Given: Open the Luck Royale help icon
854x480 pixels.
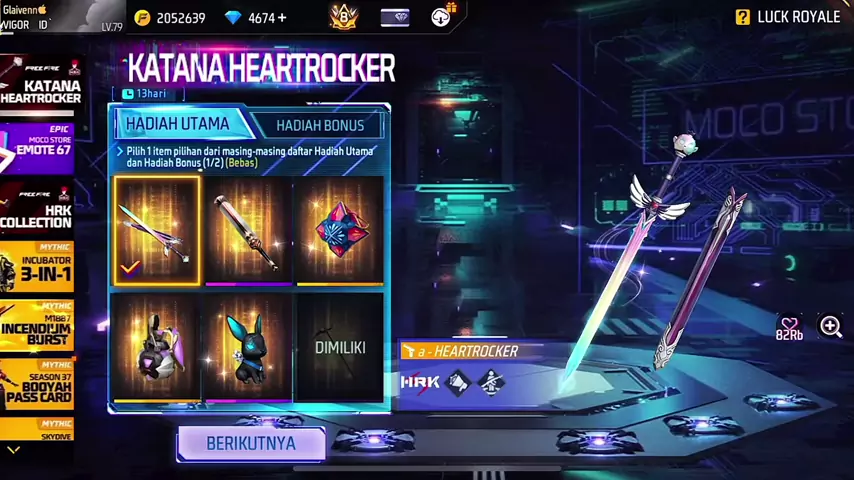Looking at the screenshot, I should pos(743,17).
